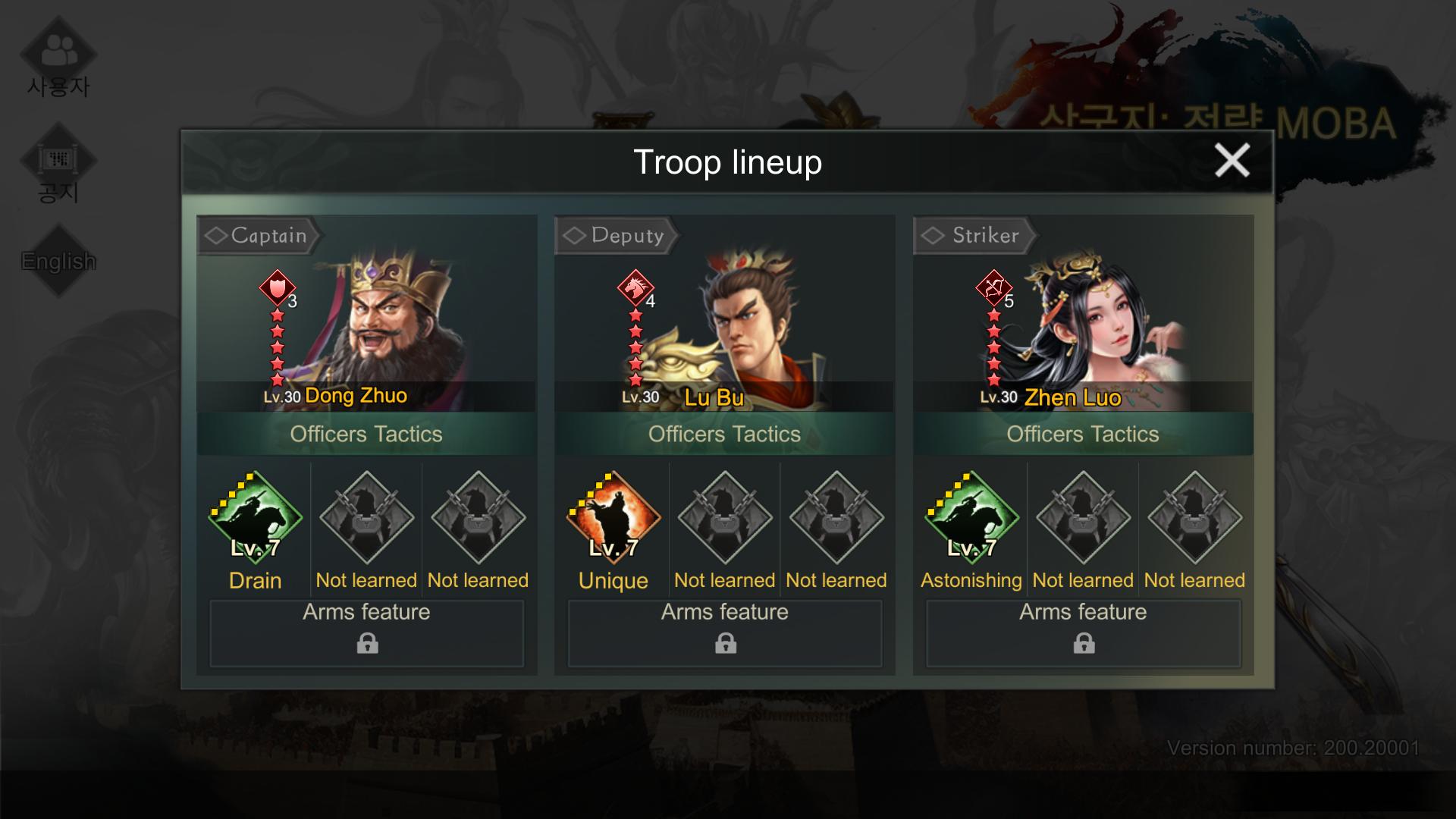
Task: Open the Drain tactic icon
Action: click(256, 518)
